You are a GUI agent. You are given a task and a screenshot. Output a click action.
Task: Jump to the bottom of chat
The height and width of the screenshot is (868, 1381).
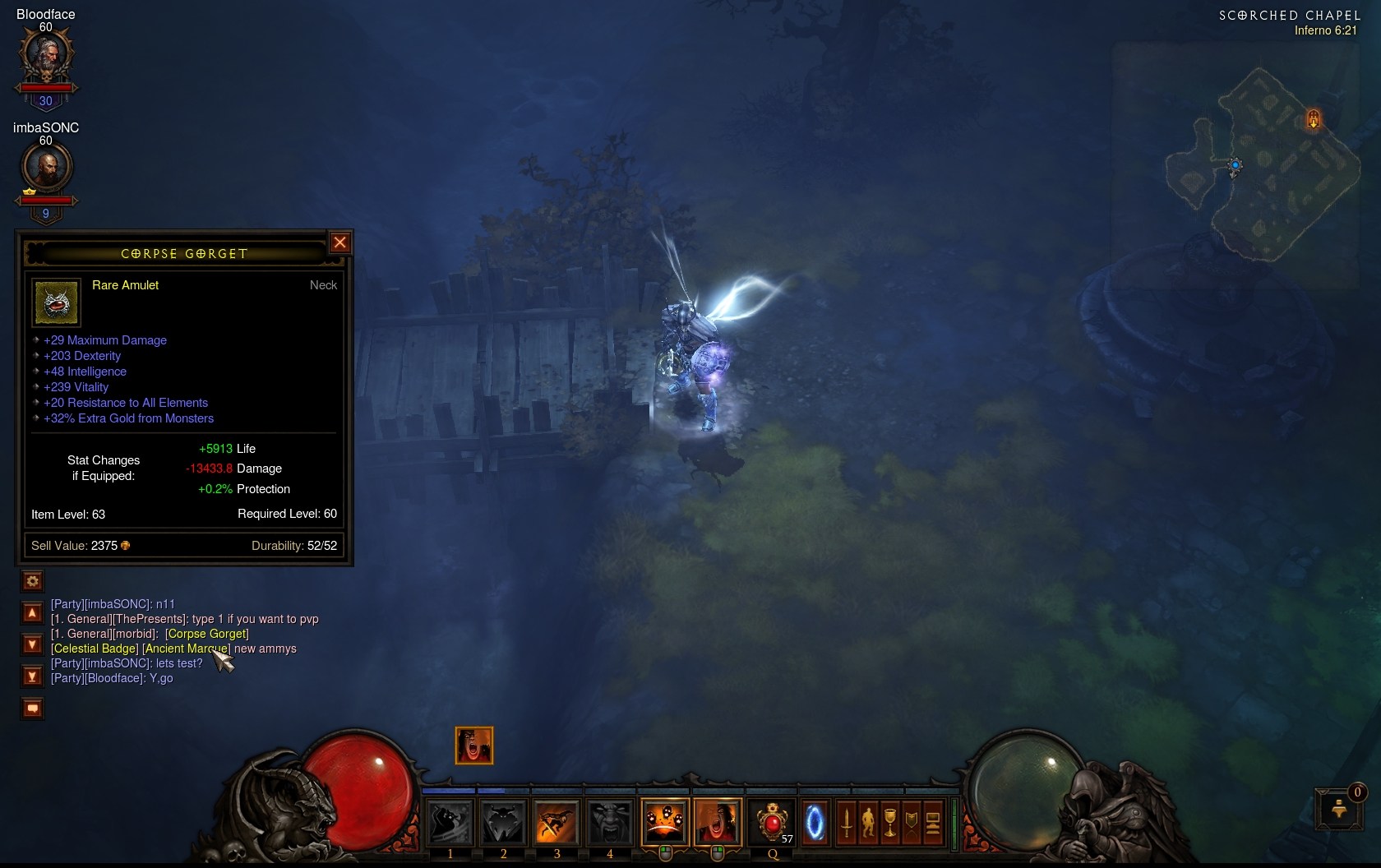(x=32, y=676)
